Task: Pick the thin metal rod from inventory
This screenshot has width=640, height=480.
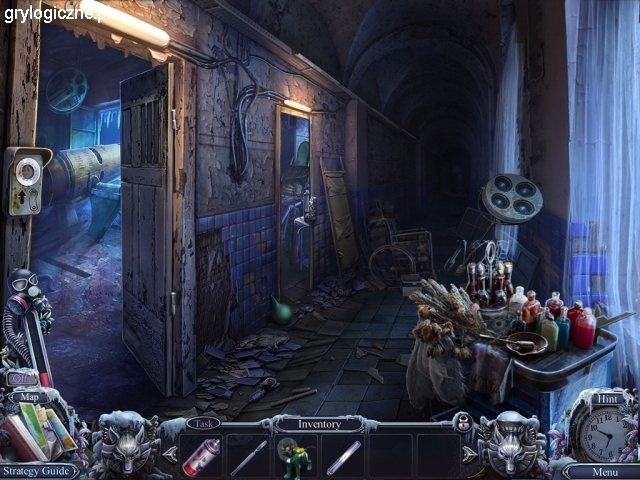Action: coord(248,457)
